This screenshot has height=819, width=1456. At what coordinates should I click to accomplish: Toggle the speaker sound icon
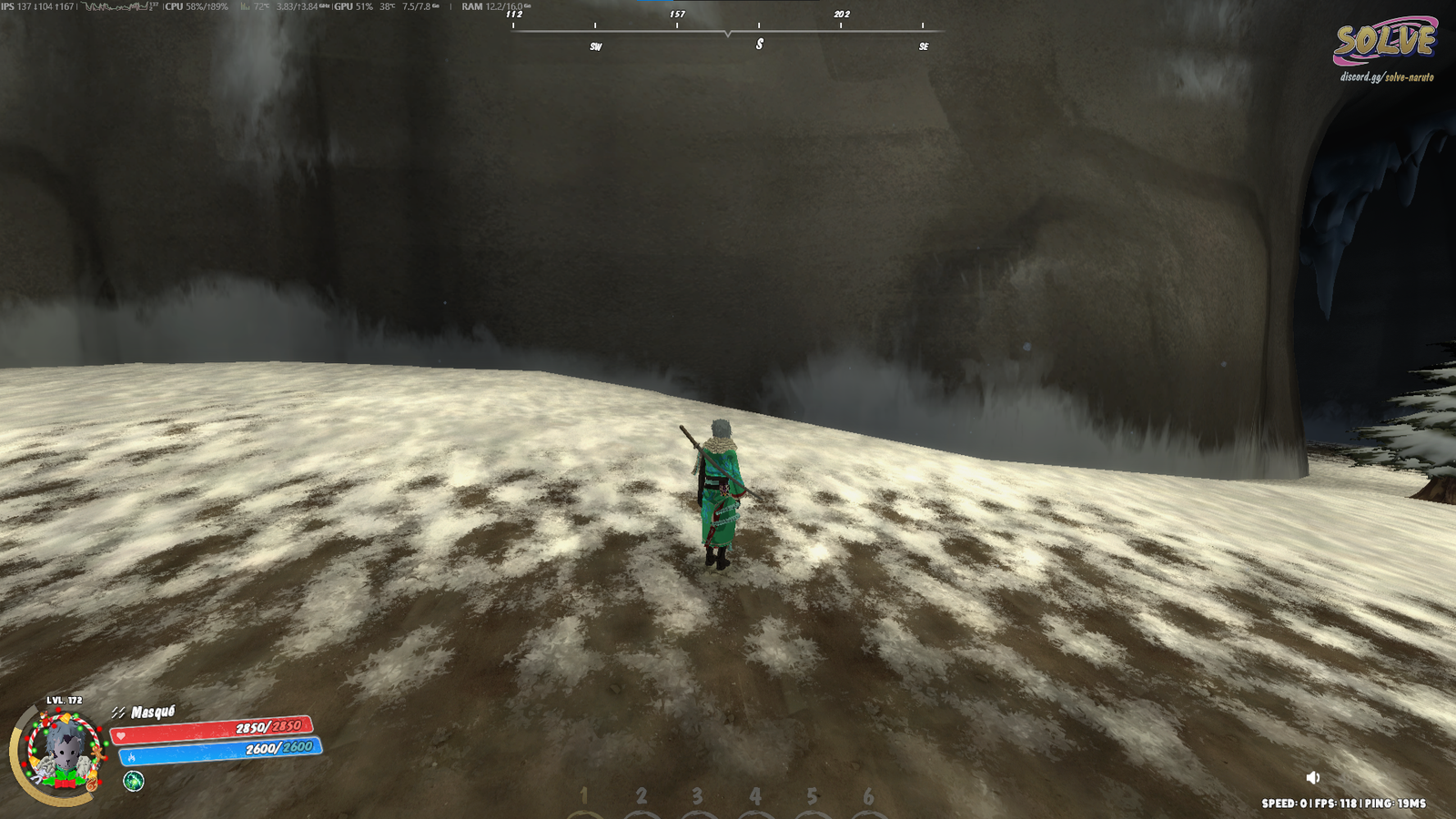click(1312, 777)
